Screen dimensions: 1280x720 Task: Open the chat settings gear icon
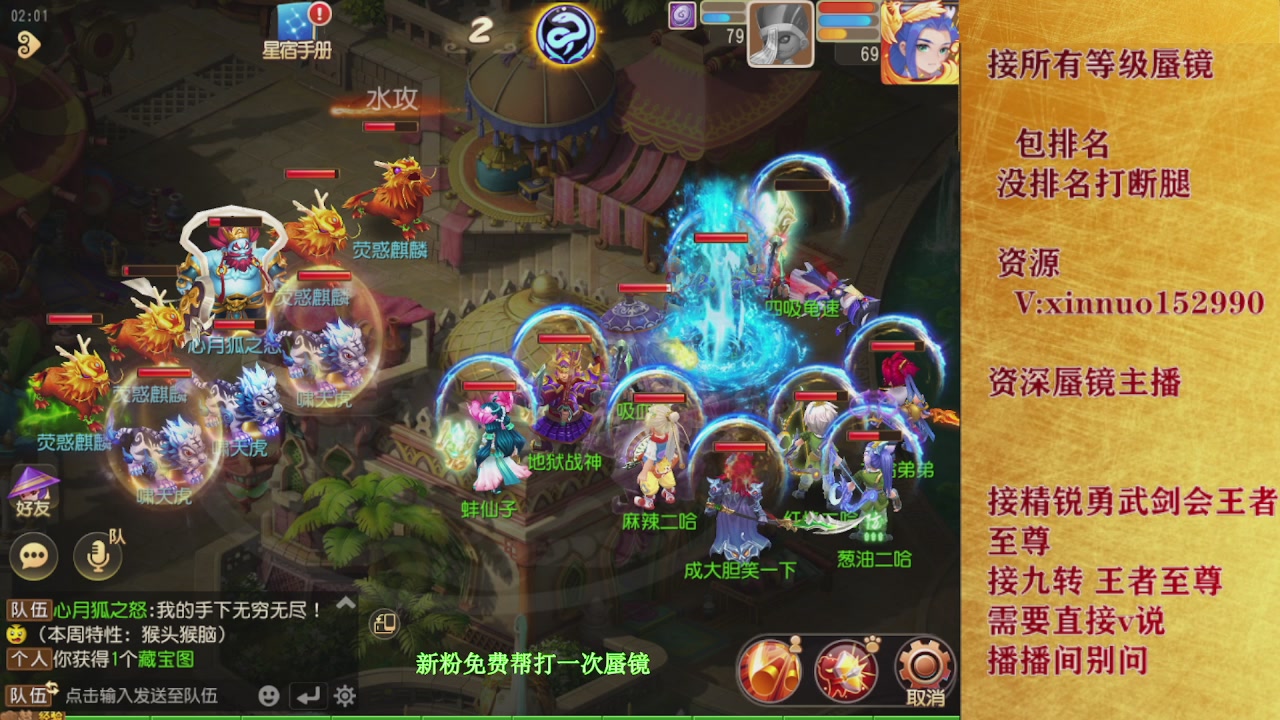pyautogui.click(x=343, y=697)
